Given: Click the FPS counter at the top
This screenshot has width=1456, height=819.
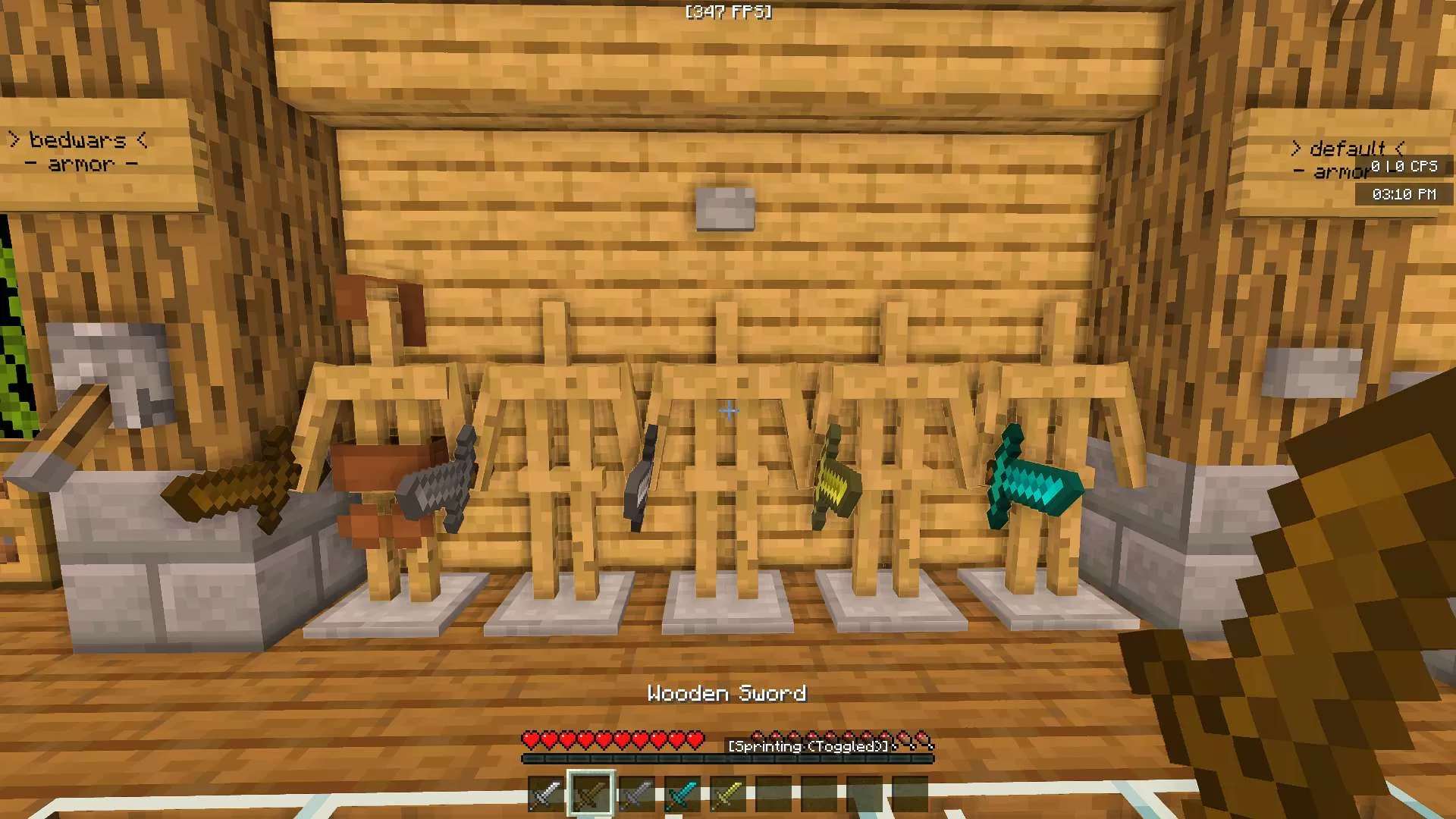Looking at the screenshot, I should click(x=726, y=11).
